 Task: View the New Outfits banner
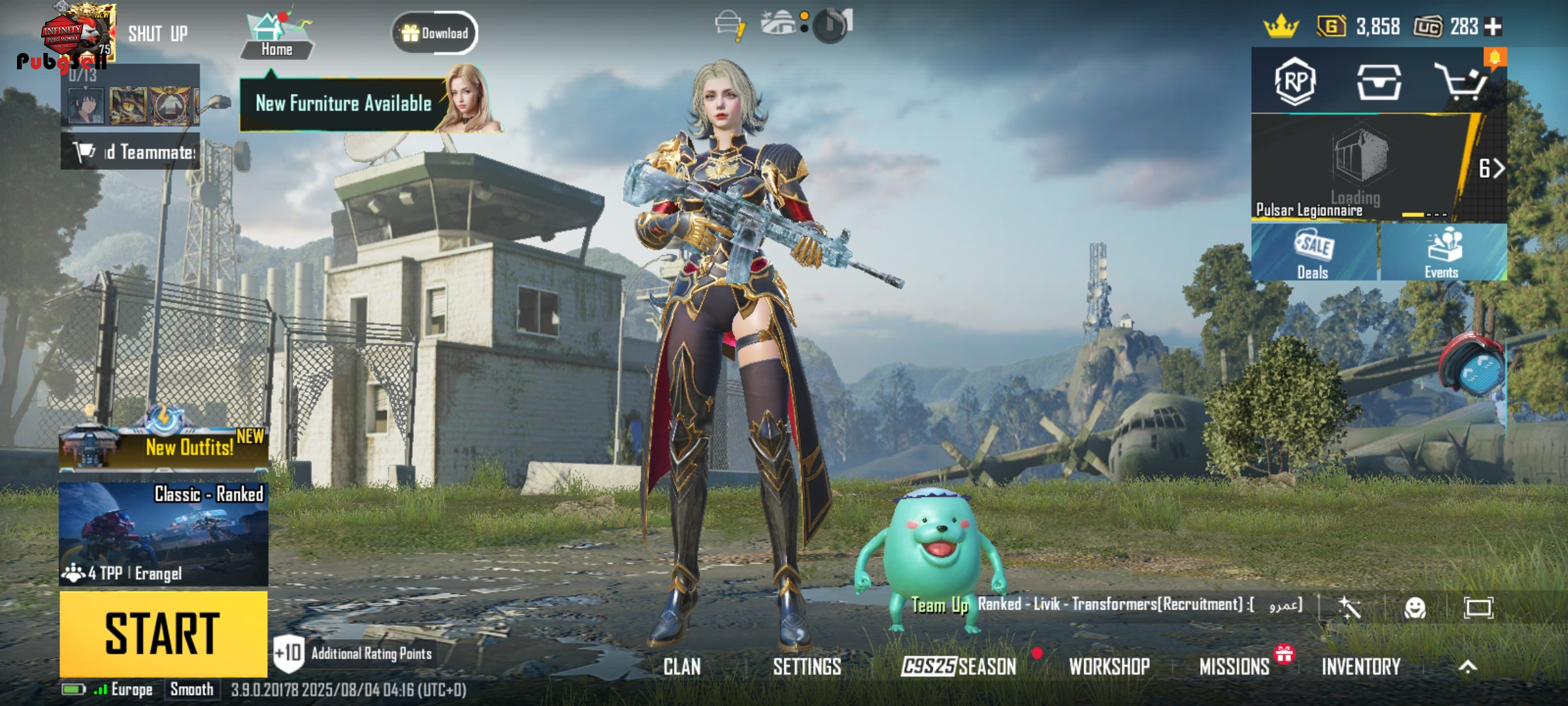click(163, 447)
